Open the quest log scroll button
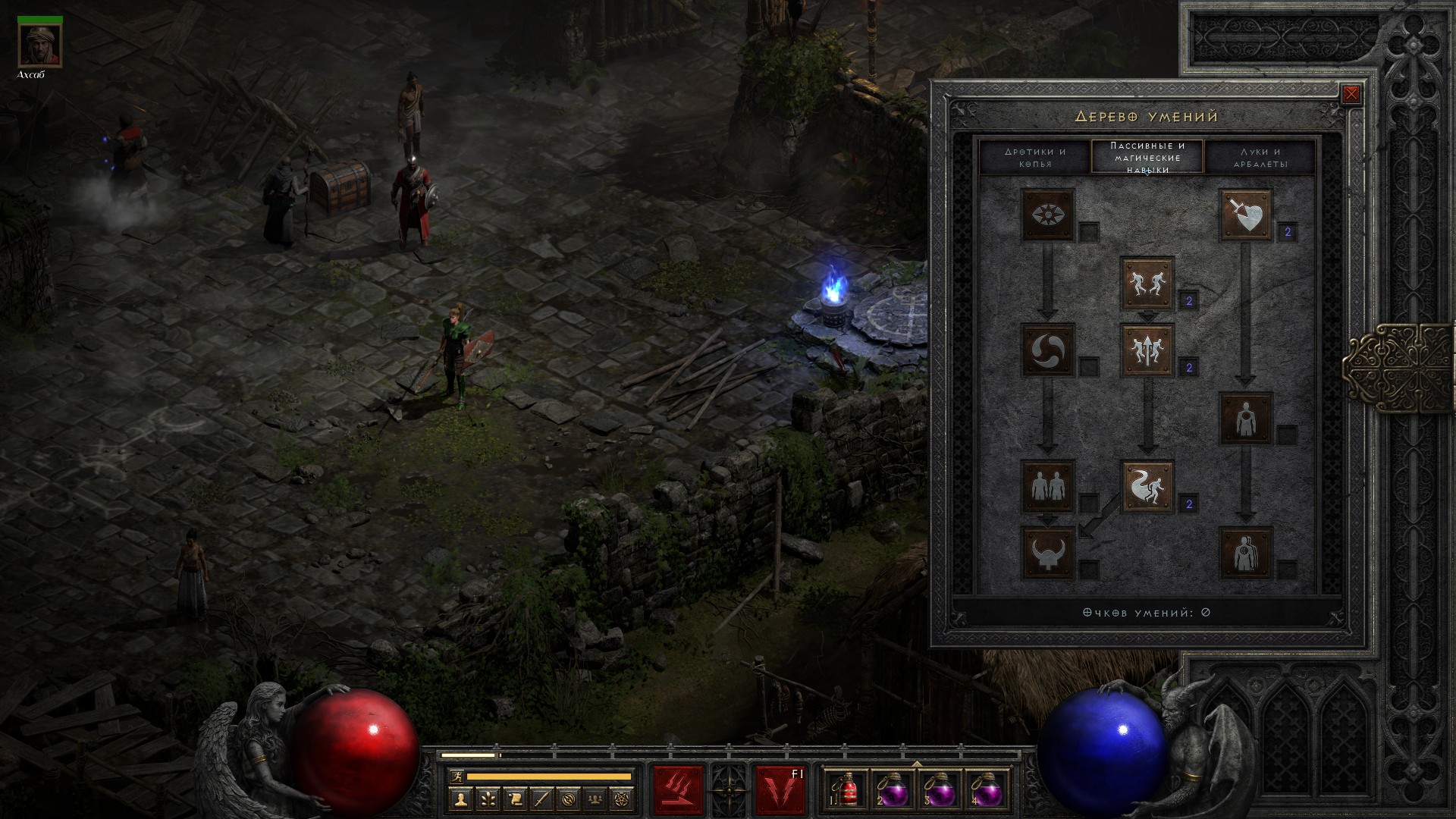Image resolution: width=1456 pixels, height=819 pixels. pos(514,798)
